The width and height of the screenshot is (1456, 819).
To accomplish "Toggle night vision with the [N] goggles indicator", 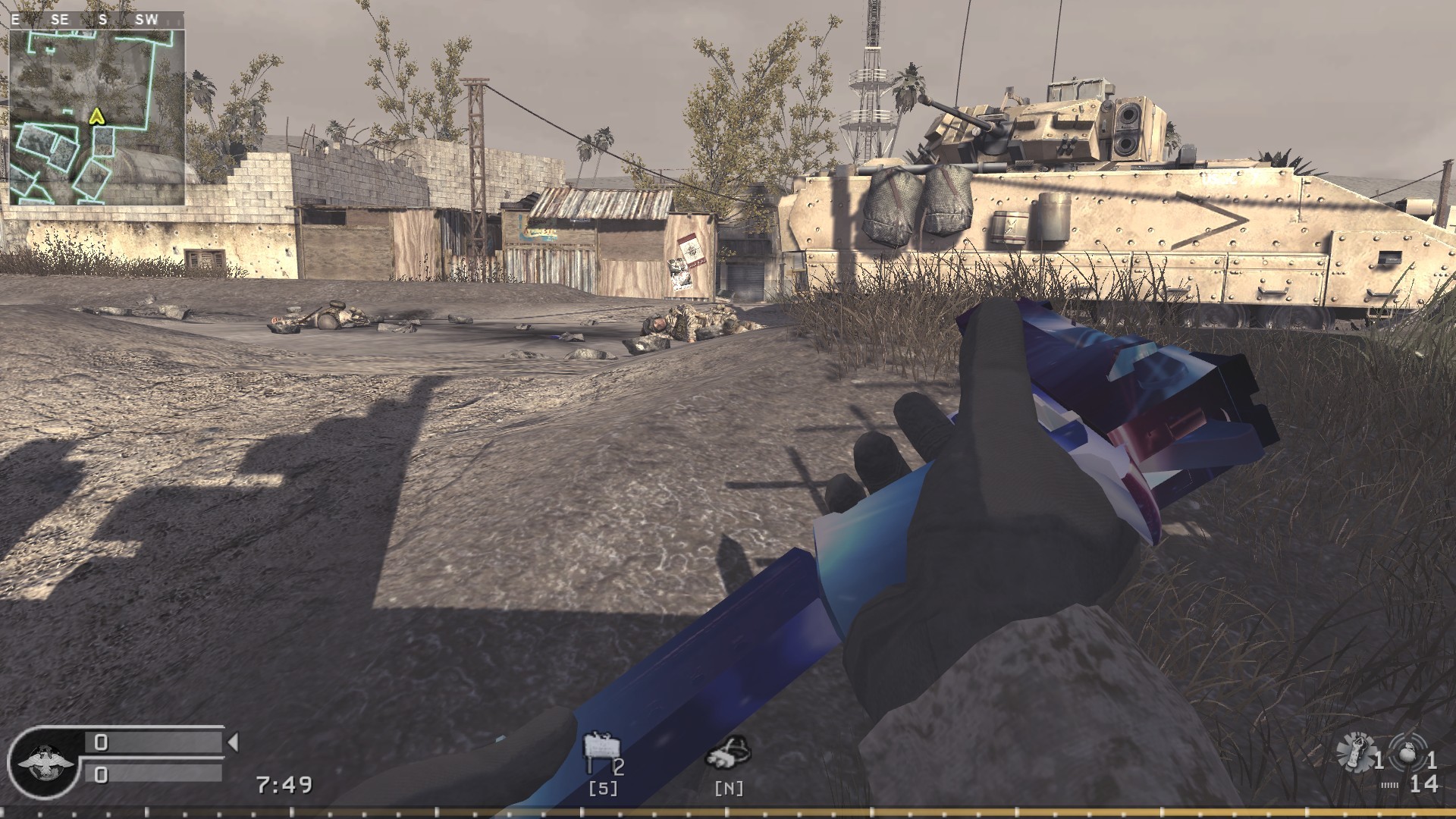I will (729, 788).
